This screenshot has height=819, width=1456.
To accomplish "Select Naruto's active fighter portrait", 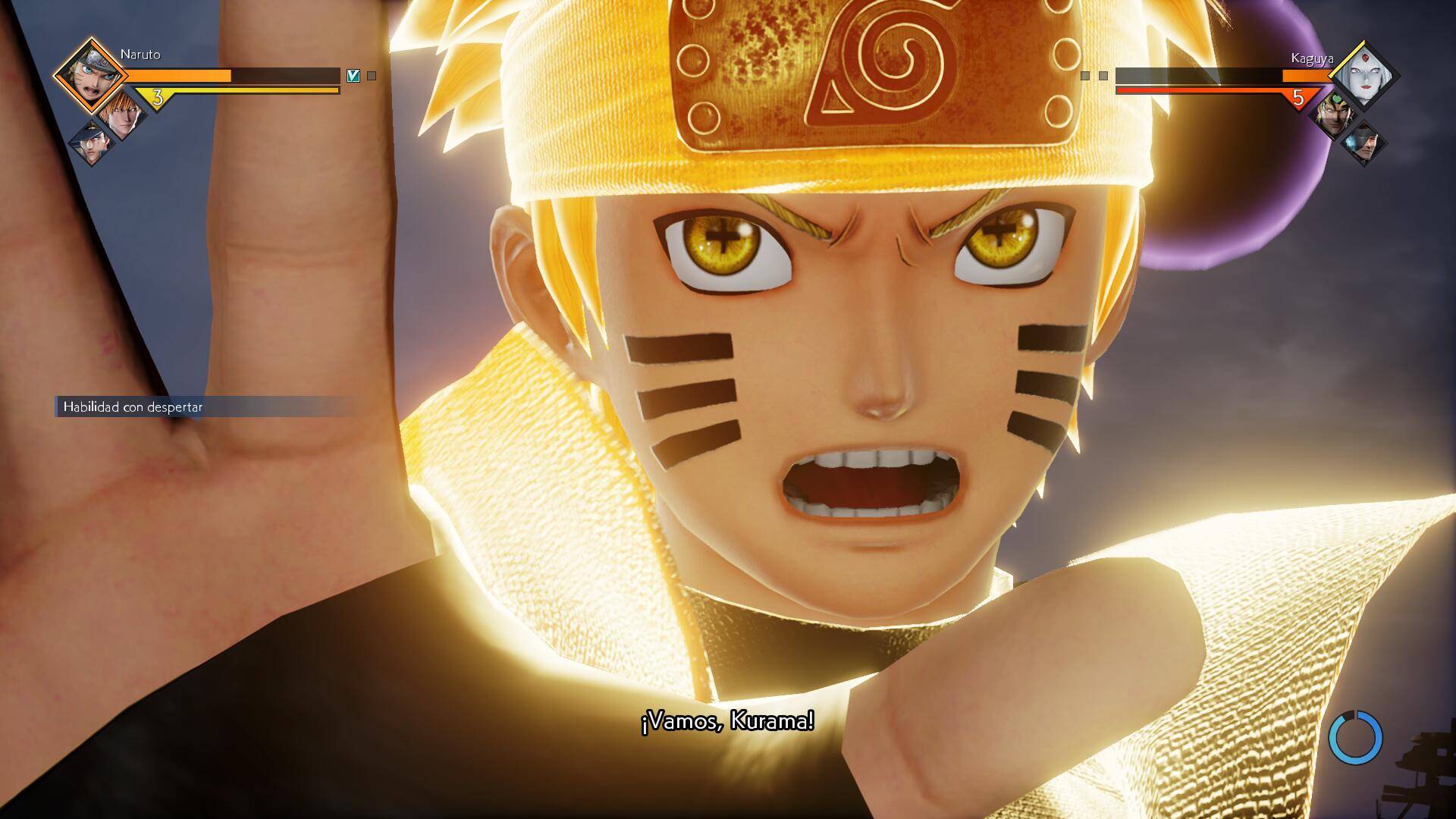I will [91, 74].
